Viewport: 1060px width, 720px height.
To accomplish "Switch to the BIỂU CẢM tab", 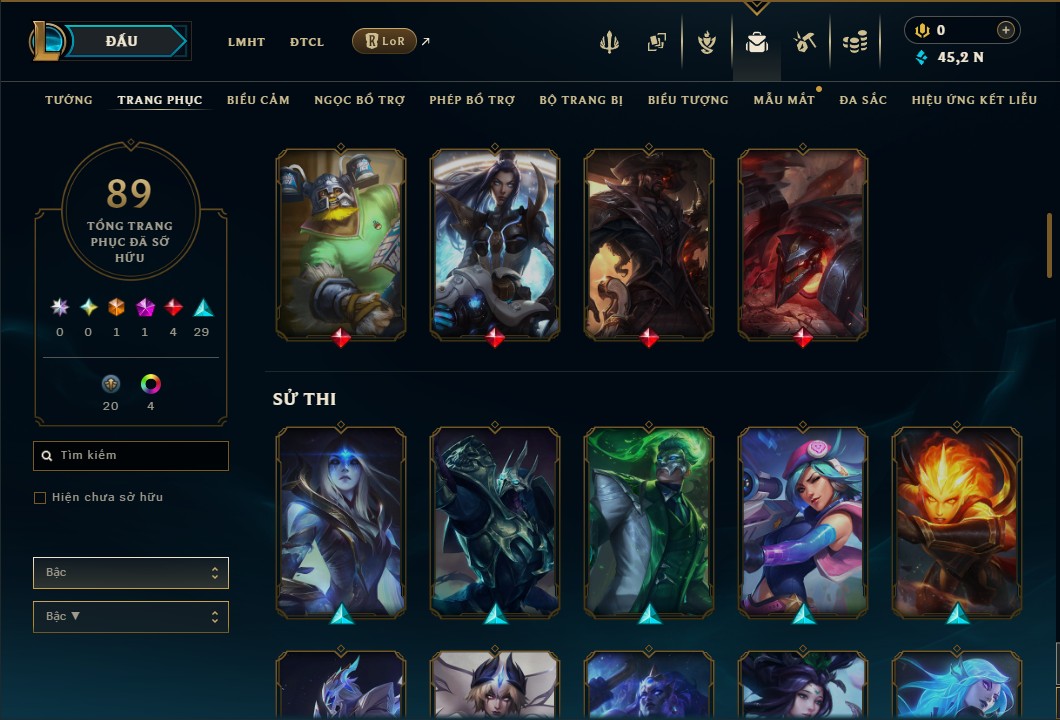I will click(258, 100).
